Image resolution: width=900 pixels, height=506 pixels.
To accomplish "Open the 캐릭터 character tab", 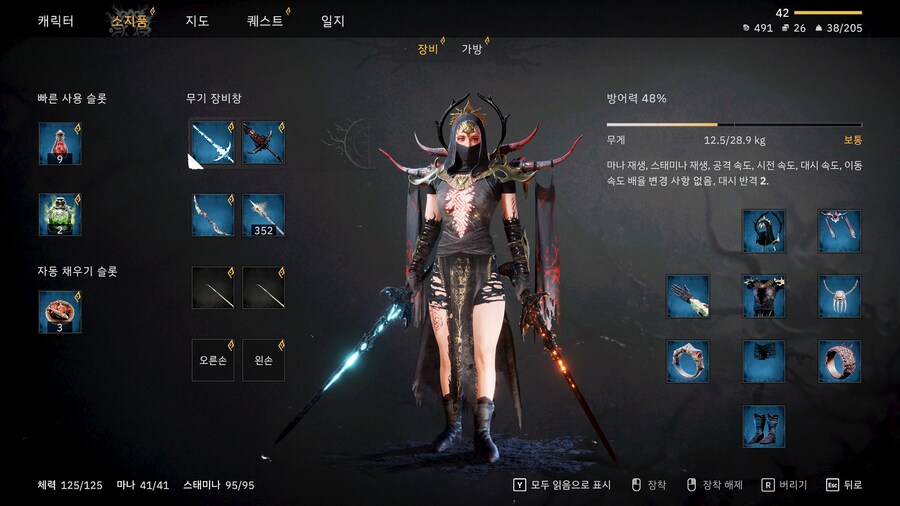I will click(55, 20).
